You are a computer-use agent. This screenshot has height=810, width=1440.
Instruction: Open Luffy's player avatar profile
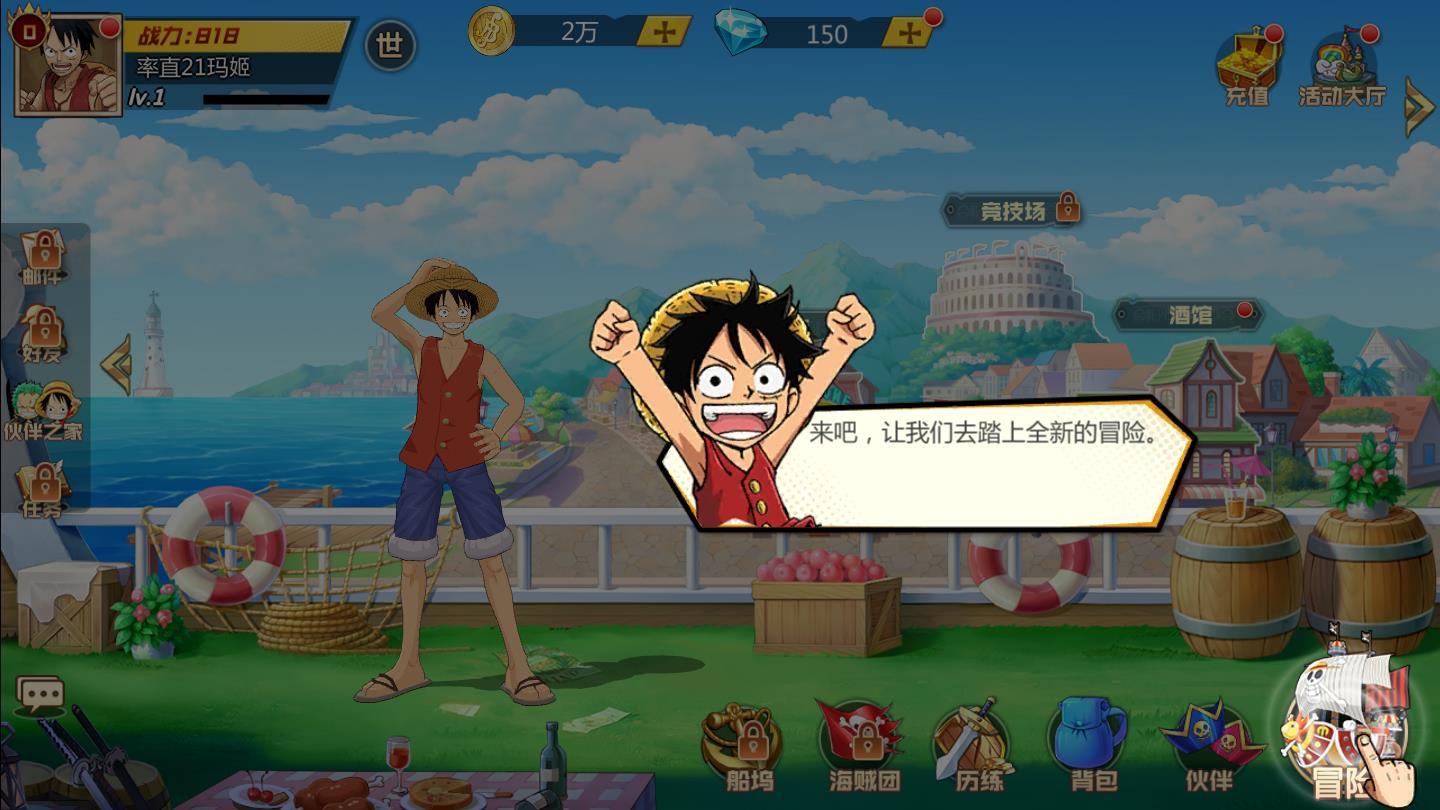[x=68, y=64]
